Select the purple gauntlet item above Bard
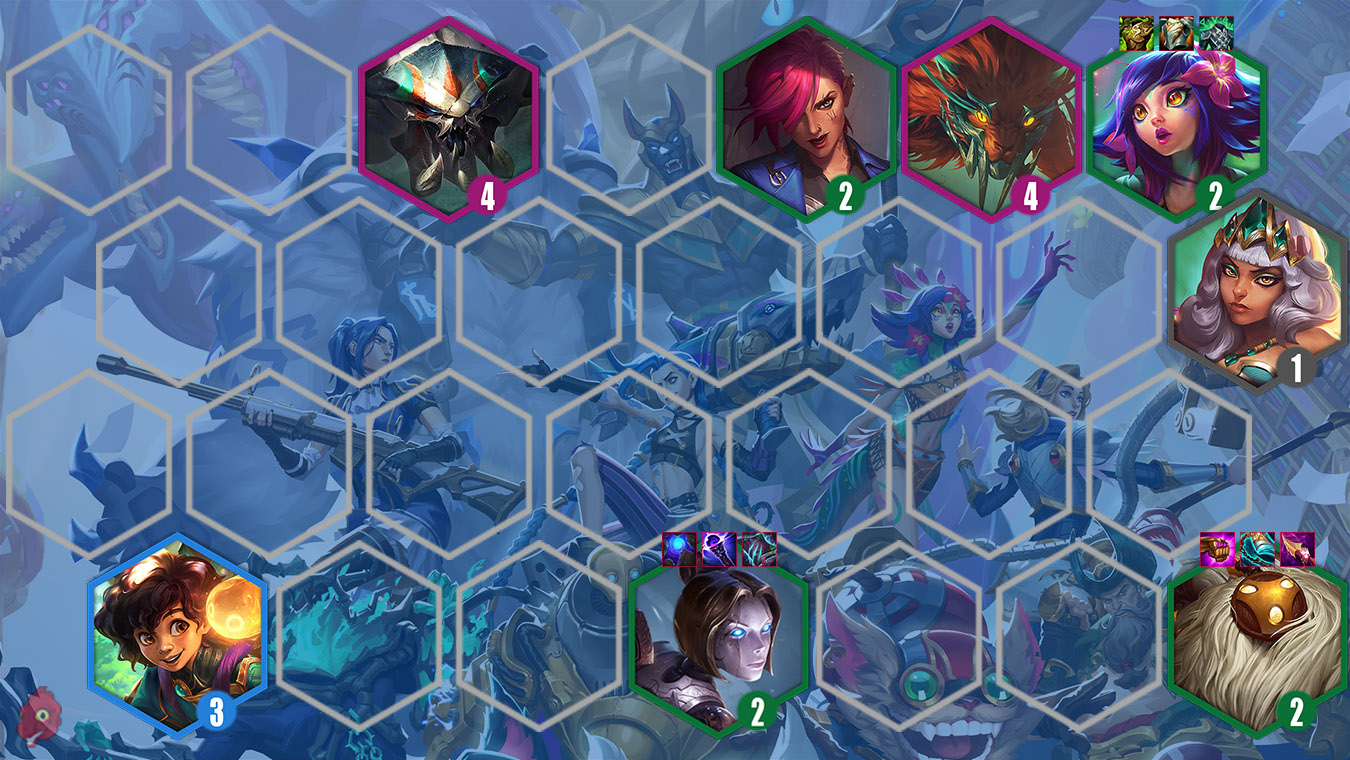Image resolution: width=1350 pixels, height=760 pixels. coord(1216,548)
